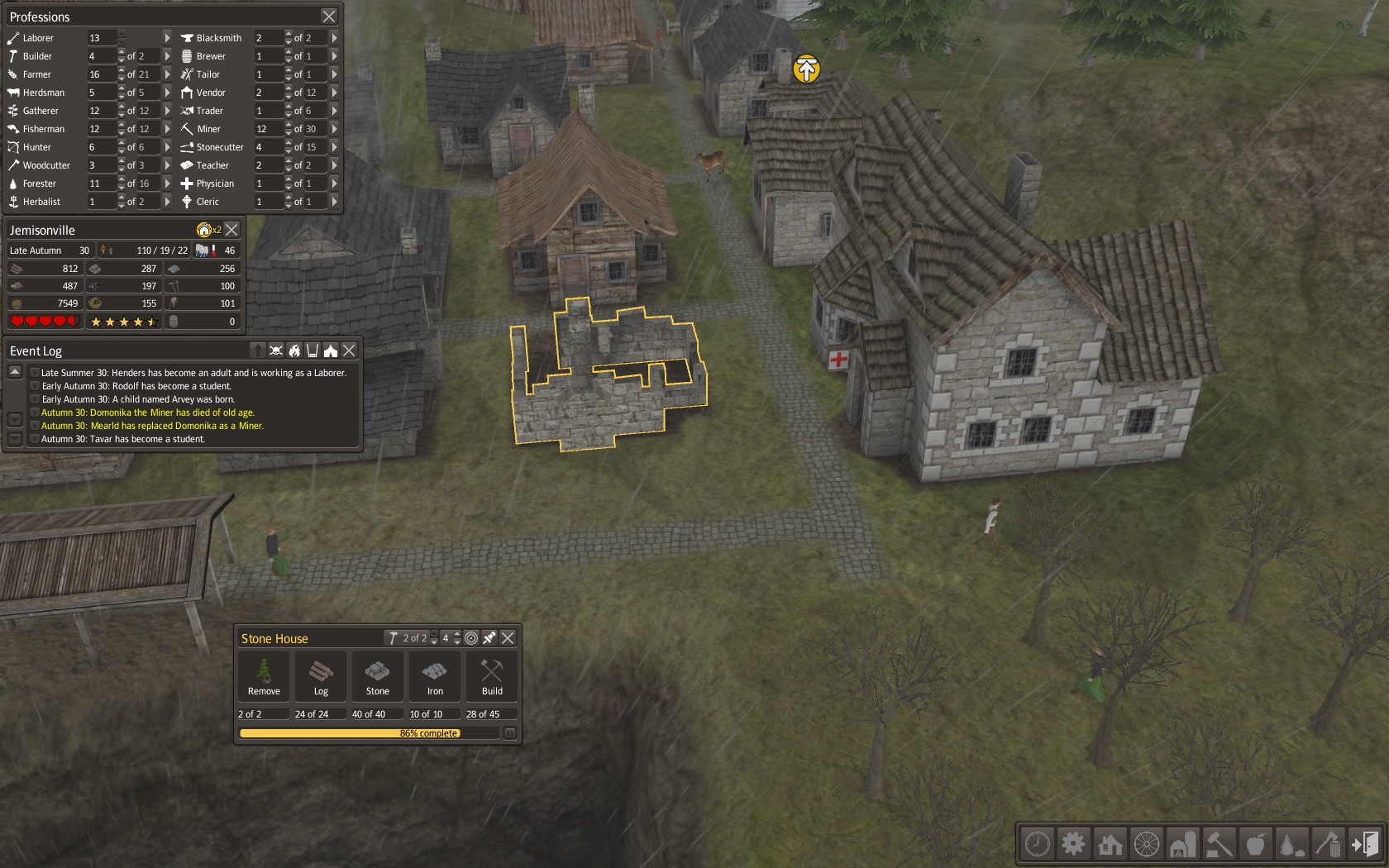Open the apple food production menu
The width and height of the screenshot is (1389, 868).
(1255, 844)
